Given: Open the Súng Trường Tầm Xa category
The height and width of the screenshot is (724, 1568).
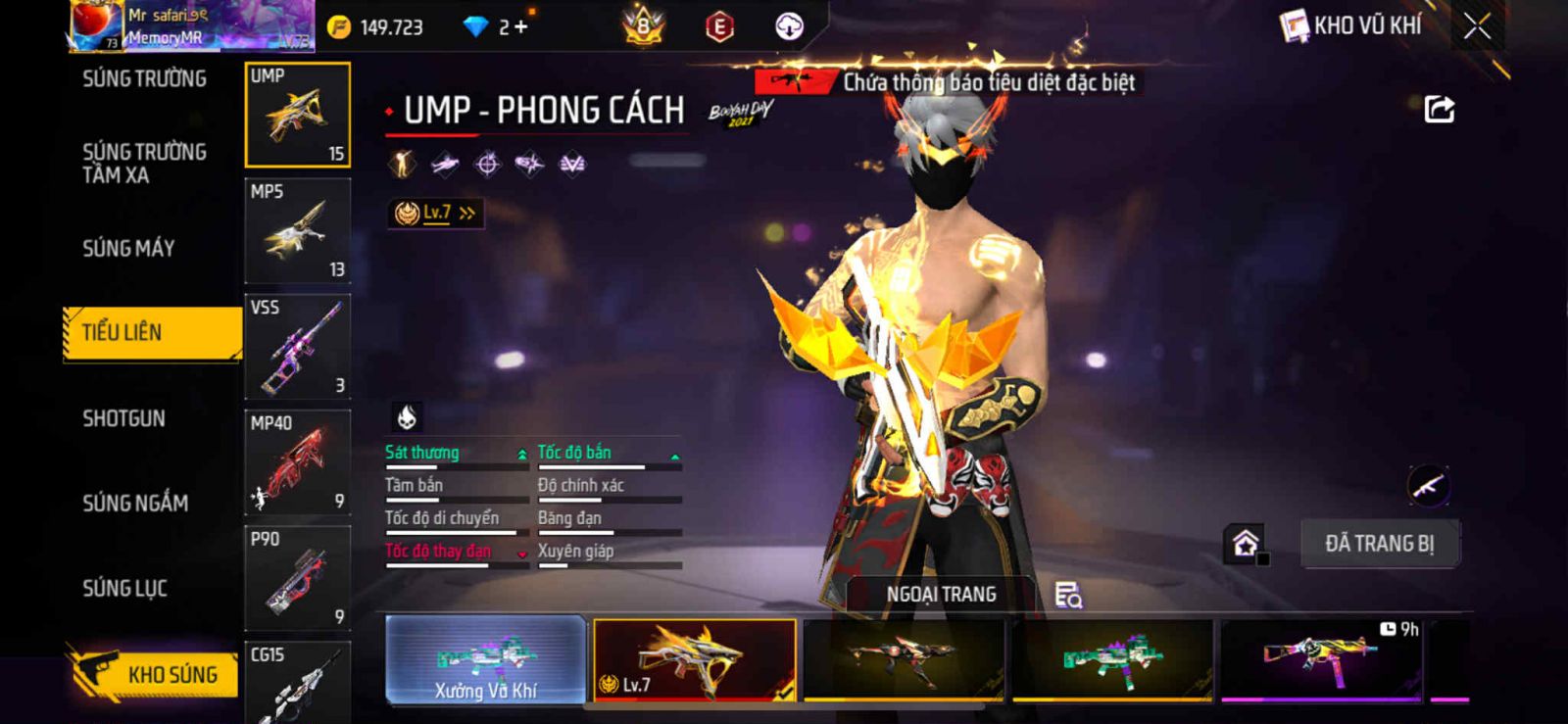Looking at the screenshot, I should [x=144, y=164].
